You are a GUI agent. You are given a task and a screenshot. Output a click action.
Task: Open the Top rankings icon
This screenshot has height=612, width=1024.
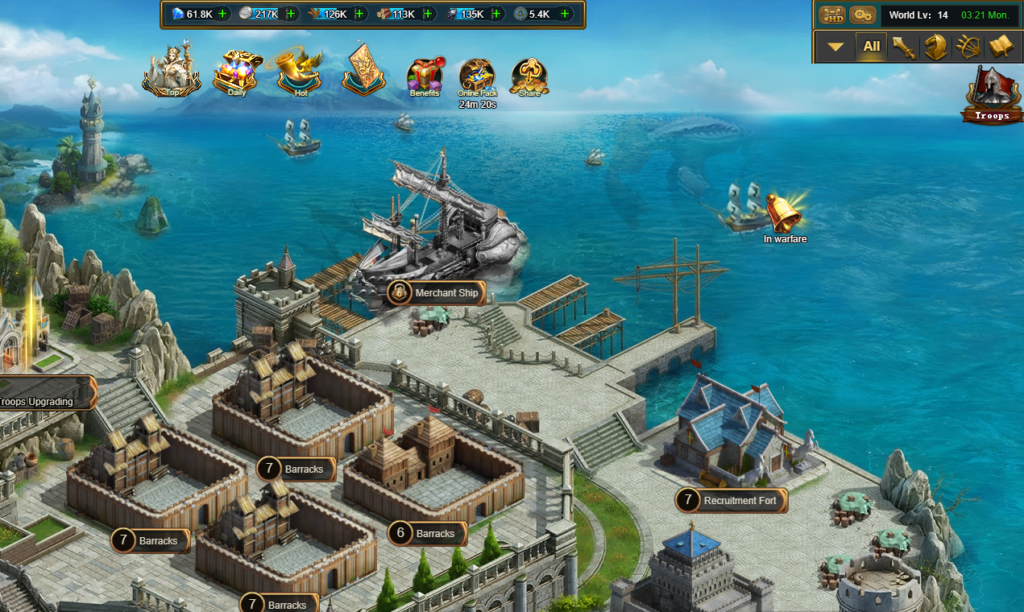tap(170, 71)
